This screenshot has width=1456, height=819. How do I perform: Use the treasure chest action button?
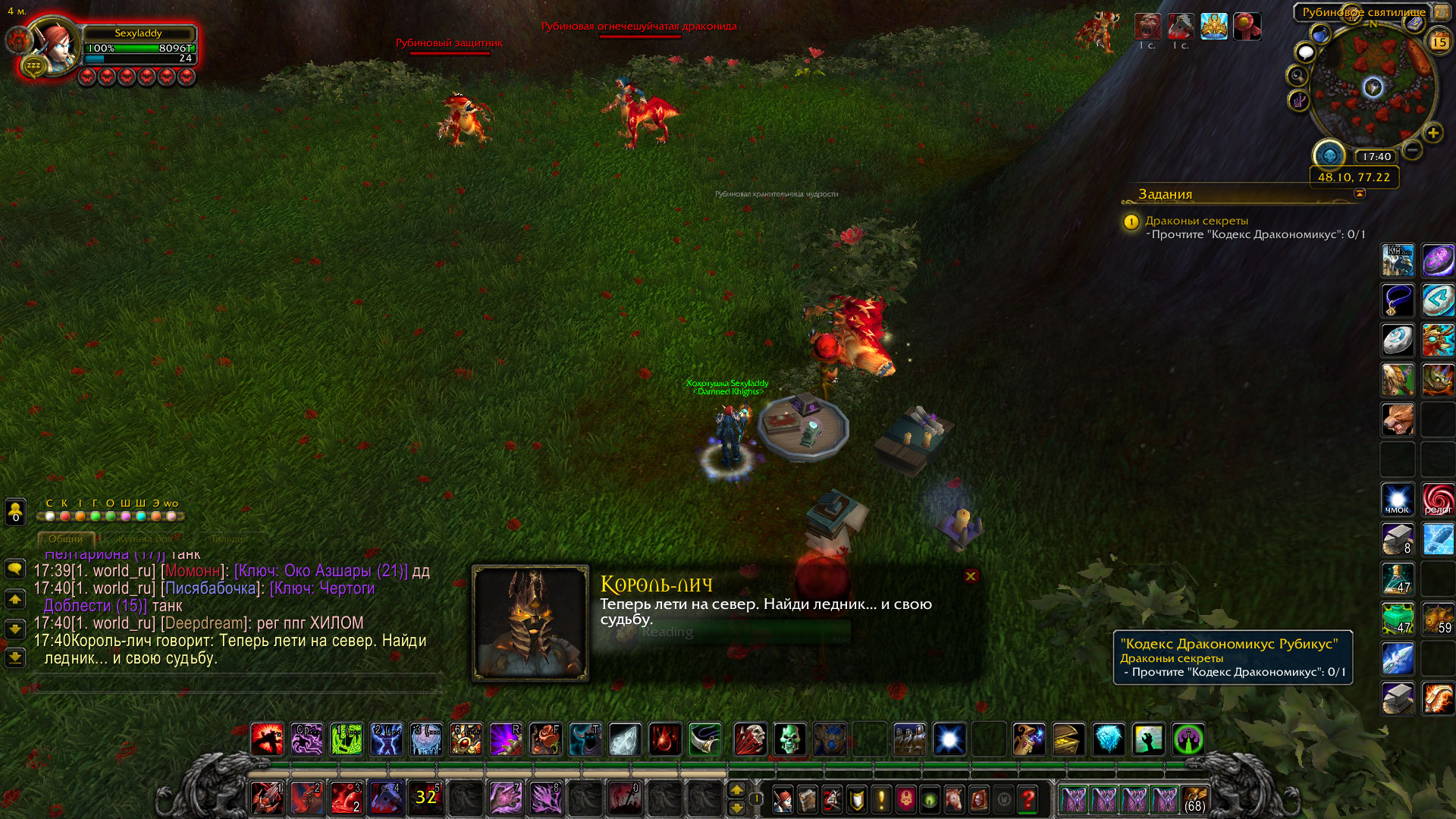coord(1068,739)
